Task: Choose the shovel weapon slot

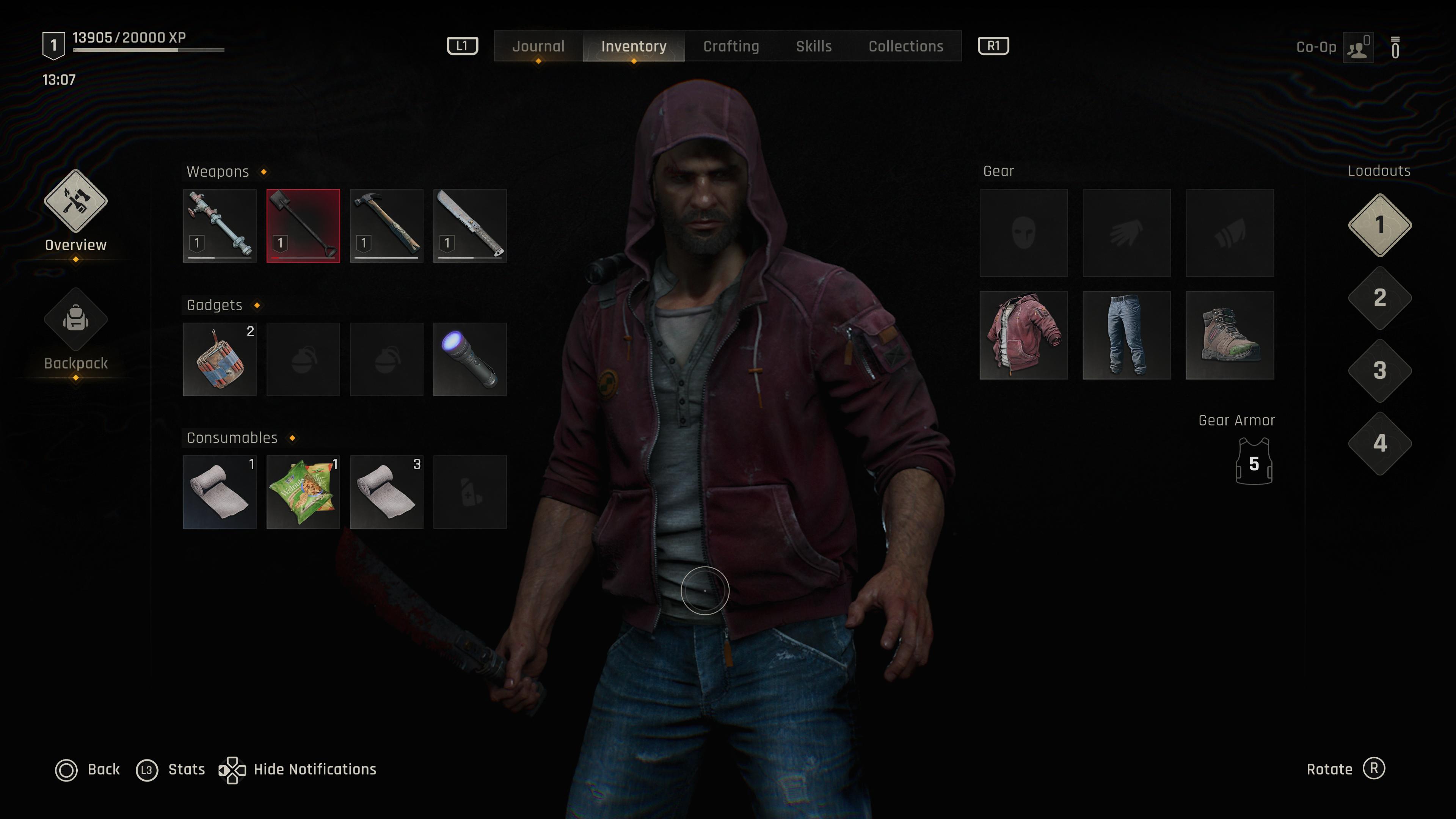Action: coord(303,226)
